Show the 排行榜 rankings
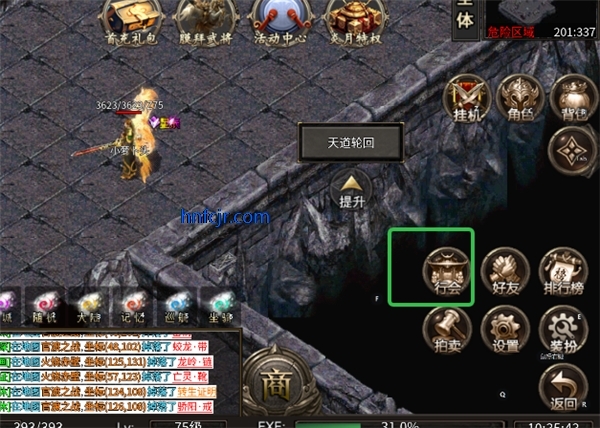This screenshot has width=600, height=428. (562, 269)
